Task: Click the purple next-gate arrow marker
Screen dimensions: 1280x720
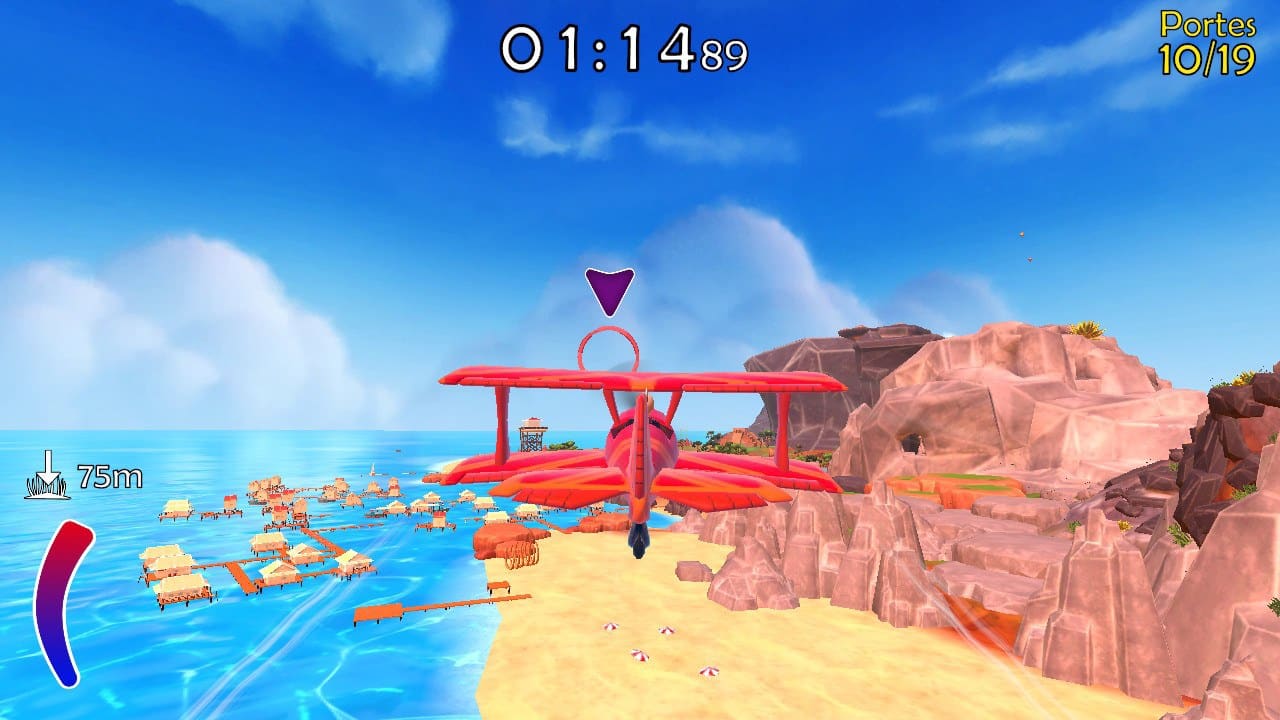Action: (x=609, y=290)
